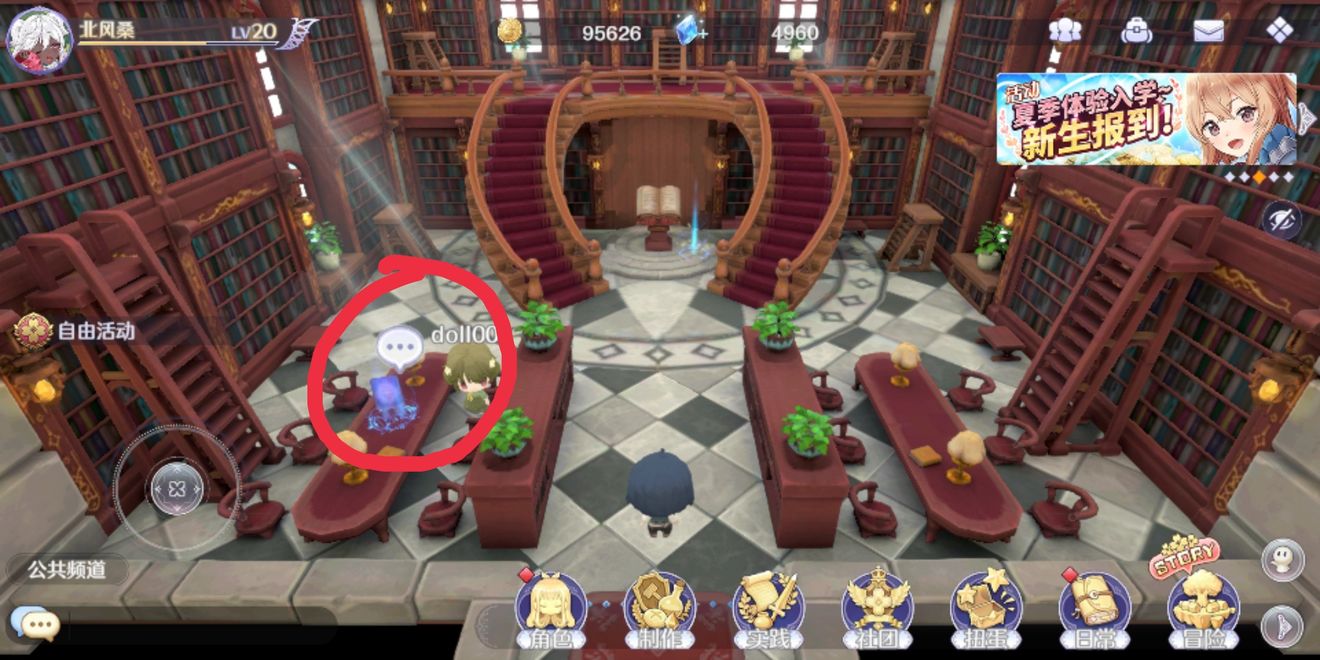Open the 自由活动 activity tracker
Viewport: 1320px width, 660px height.
tap(80, 330)
